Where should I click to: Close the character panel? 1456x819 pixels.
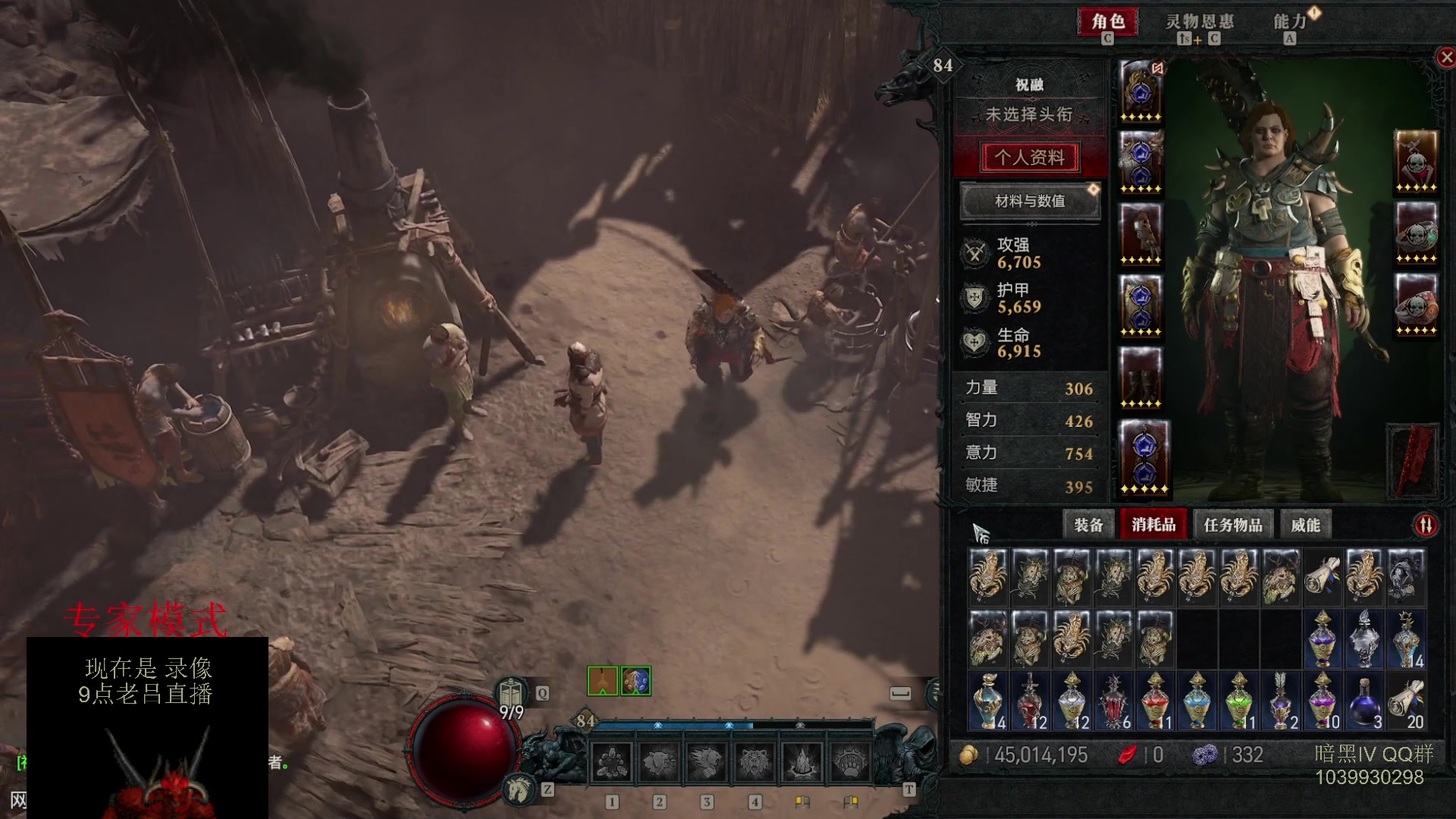[1446, 57]
